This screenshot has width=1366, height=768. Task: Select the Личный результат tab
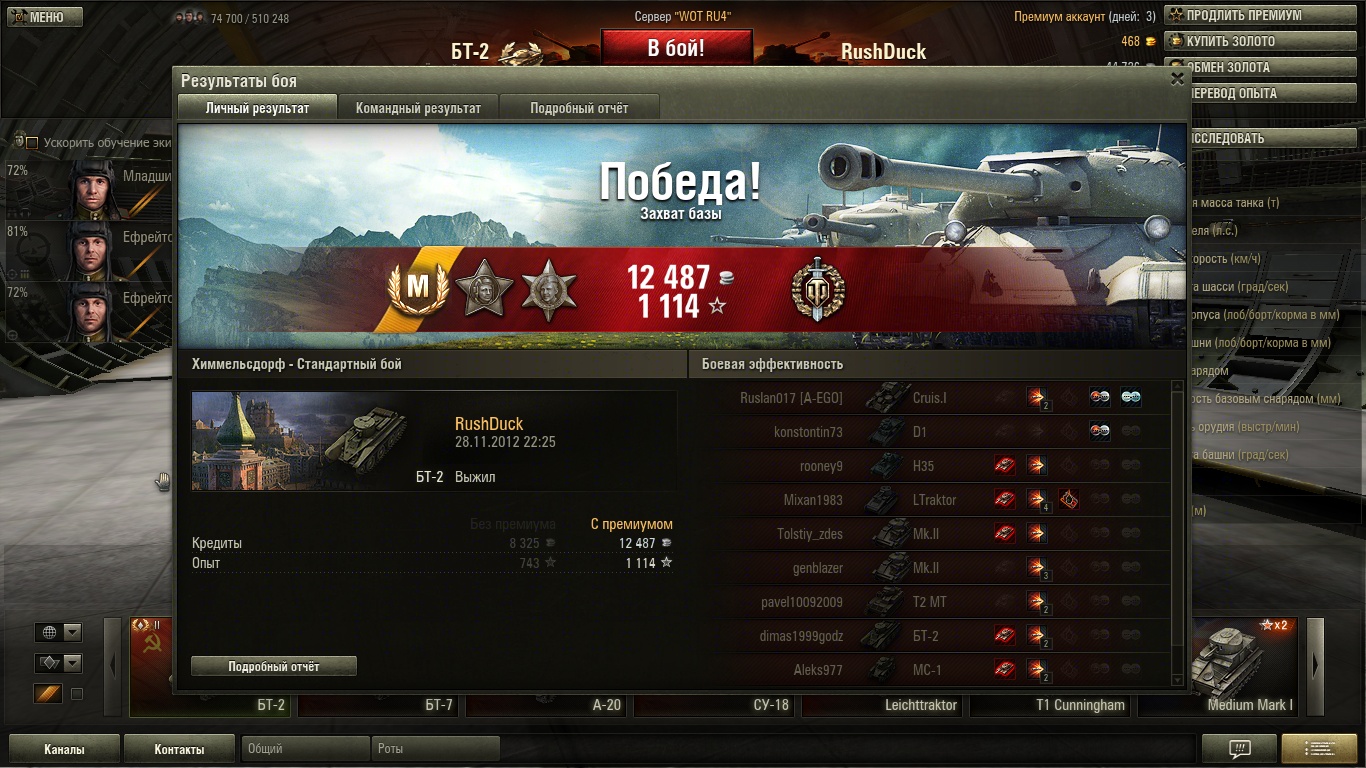pyautogui.click(x=257, y=108)
